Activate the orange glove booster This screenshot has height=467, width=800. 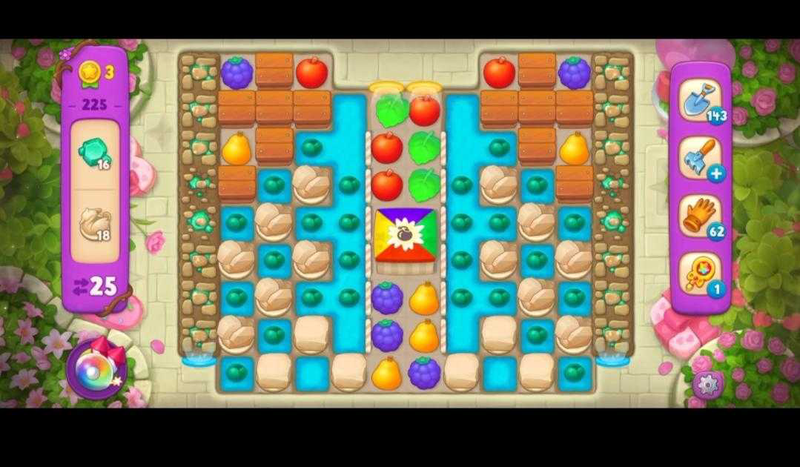tap(701, 216)
